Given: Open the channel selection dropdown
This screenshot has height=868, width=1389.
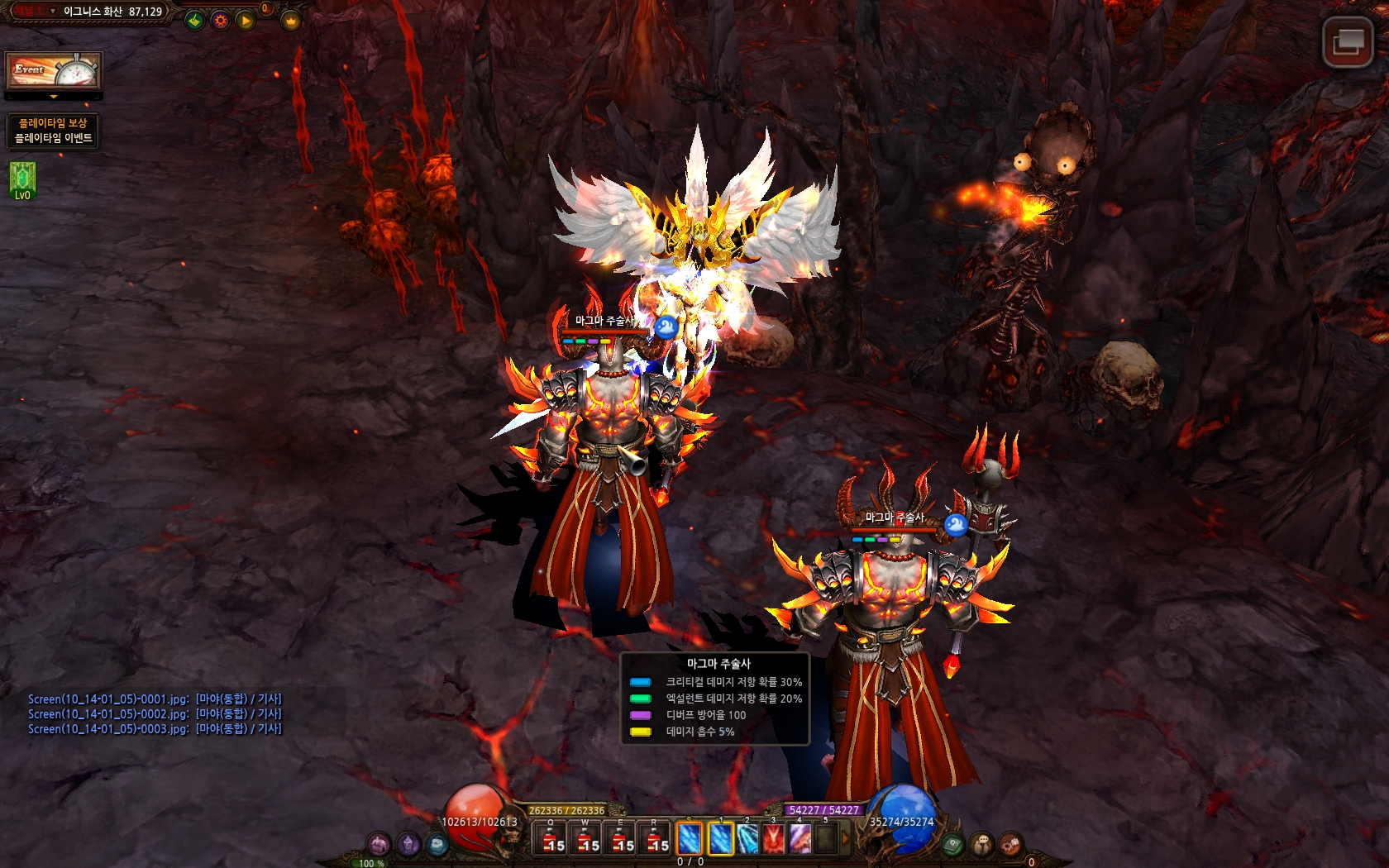Looking at the screenshot, I should coord(53,12).
